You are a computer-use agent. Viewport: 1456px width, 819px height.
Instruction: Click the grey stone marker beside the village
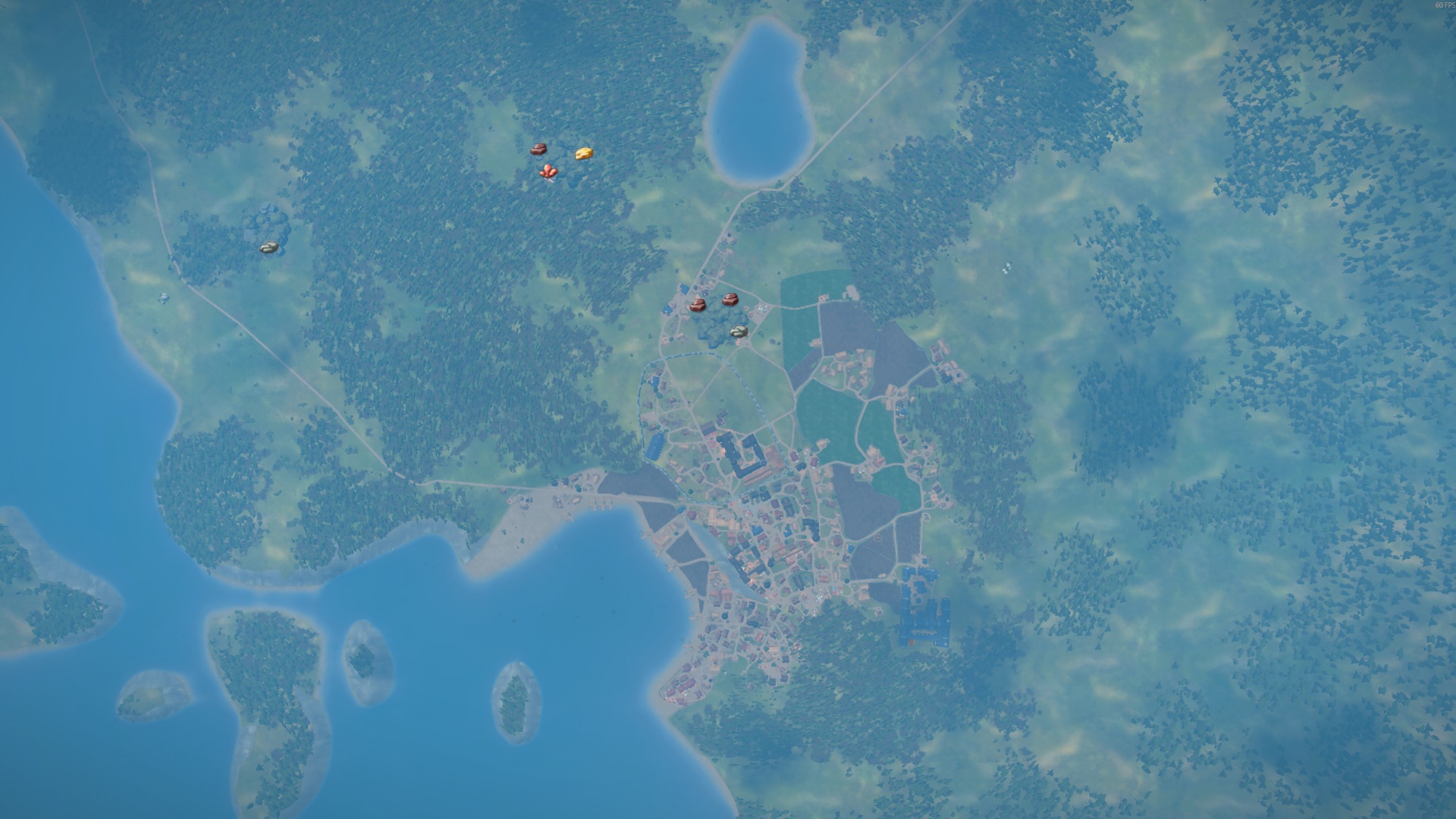pos(739,331)
